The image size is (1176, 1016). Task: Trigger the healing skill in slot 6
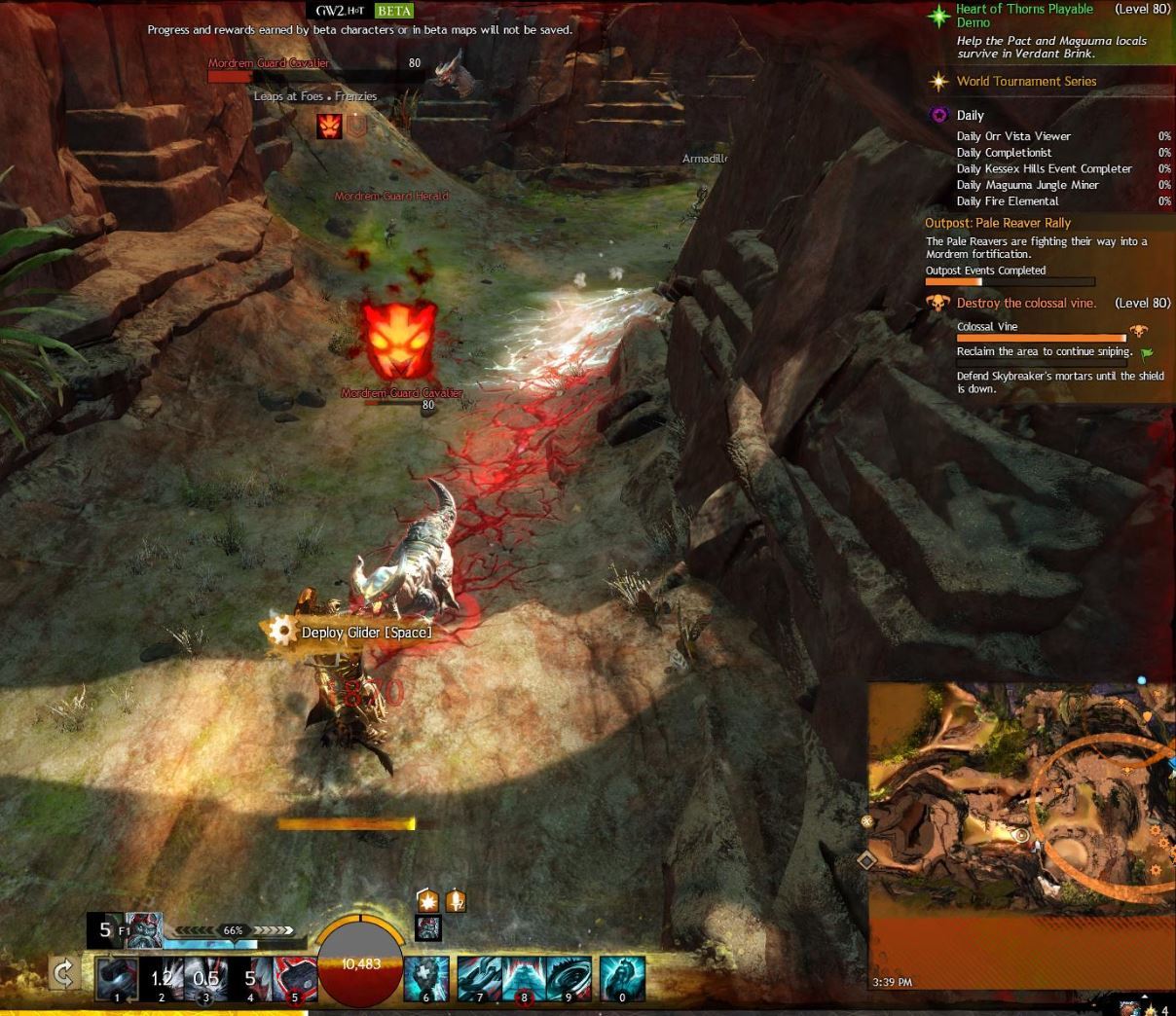point(426,977)
